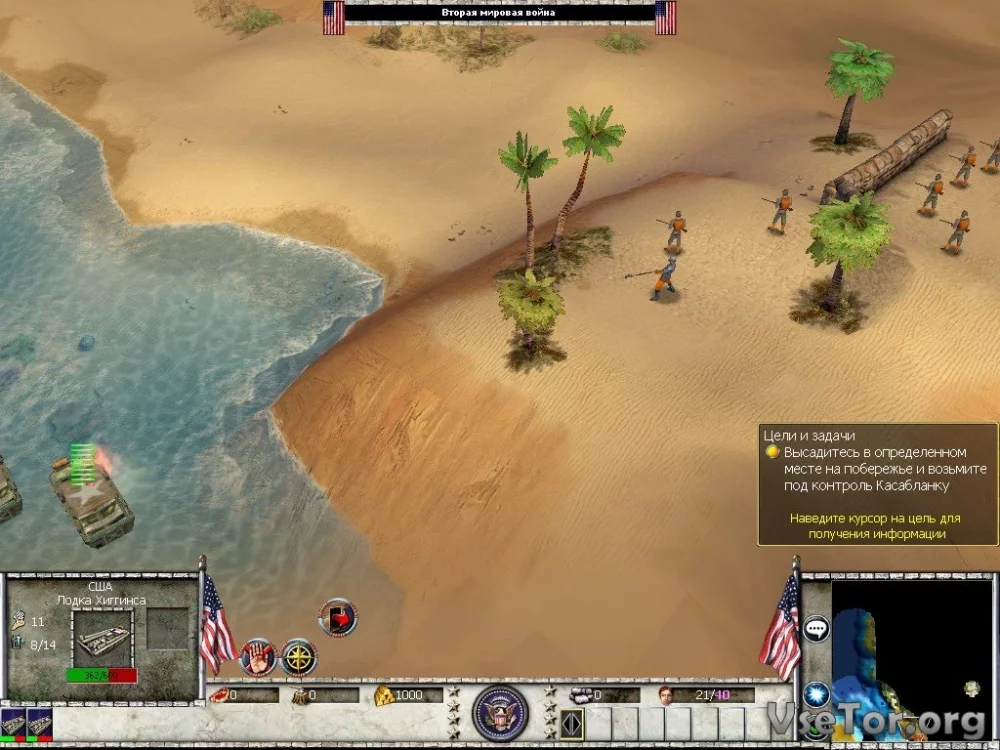Click the stone resource icon
This screenshot has width=1000, height=750.
click(581, 695)
